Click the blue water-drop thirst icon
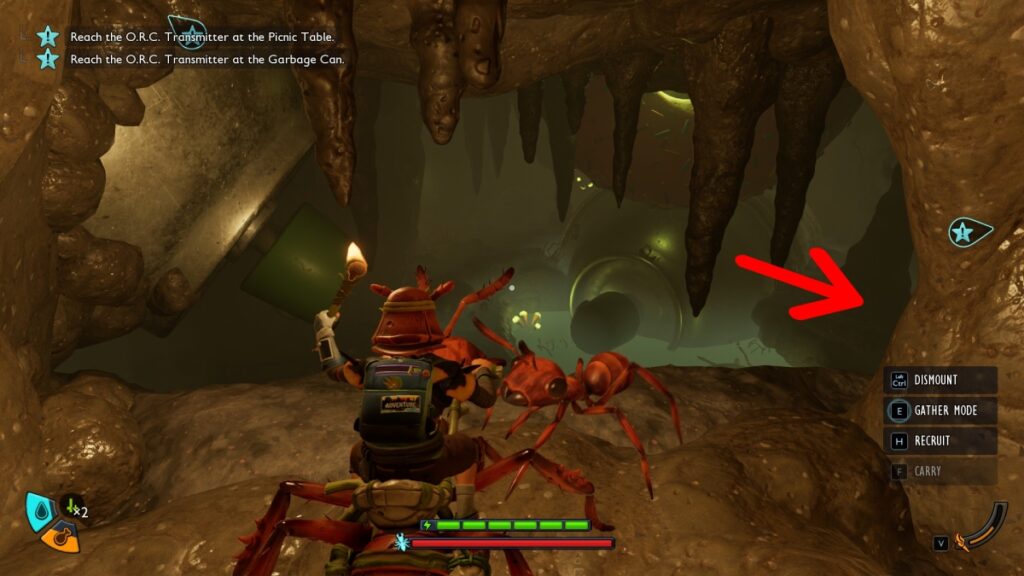The image size is (1024, 576). coord(41,509)
